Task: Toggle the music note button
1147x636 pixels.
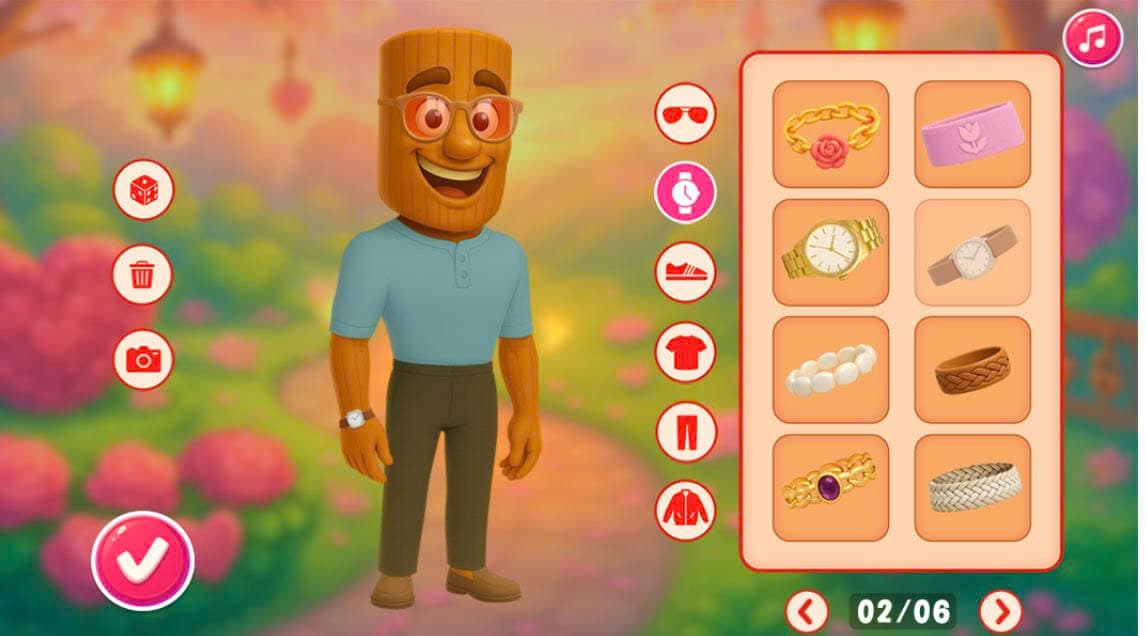Action: 1093,38
